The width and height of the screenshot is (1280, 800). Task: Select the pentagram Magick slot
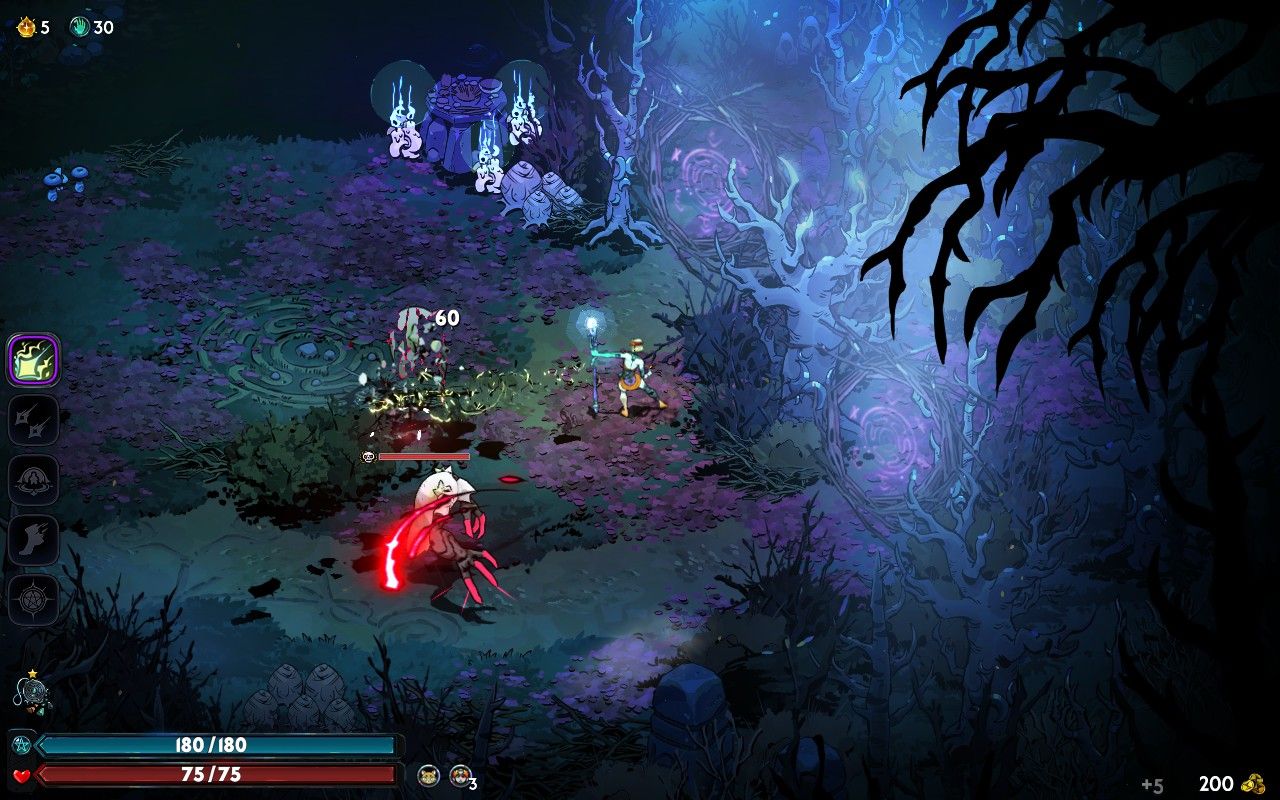[x=34, y=600]
